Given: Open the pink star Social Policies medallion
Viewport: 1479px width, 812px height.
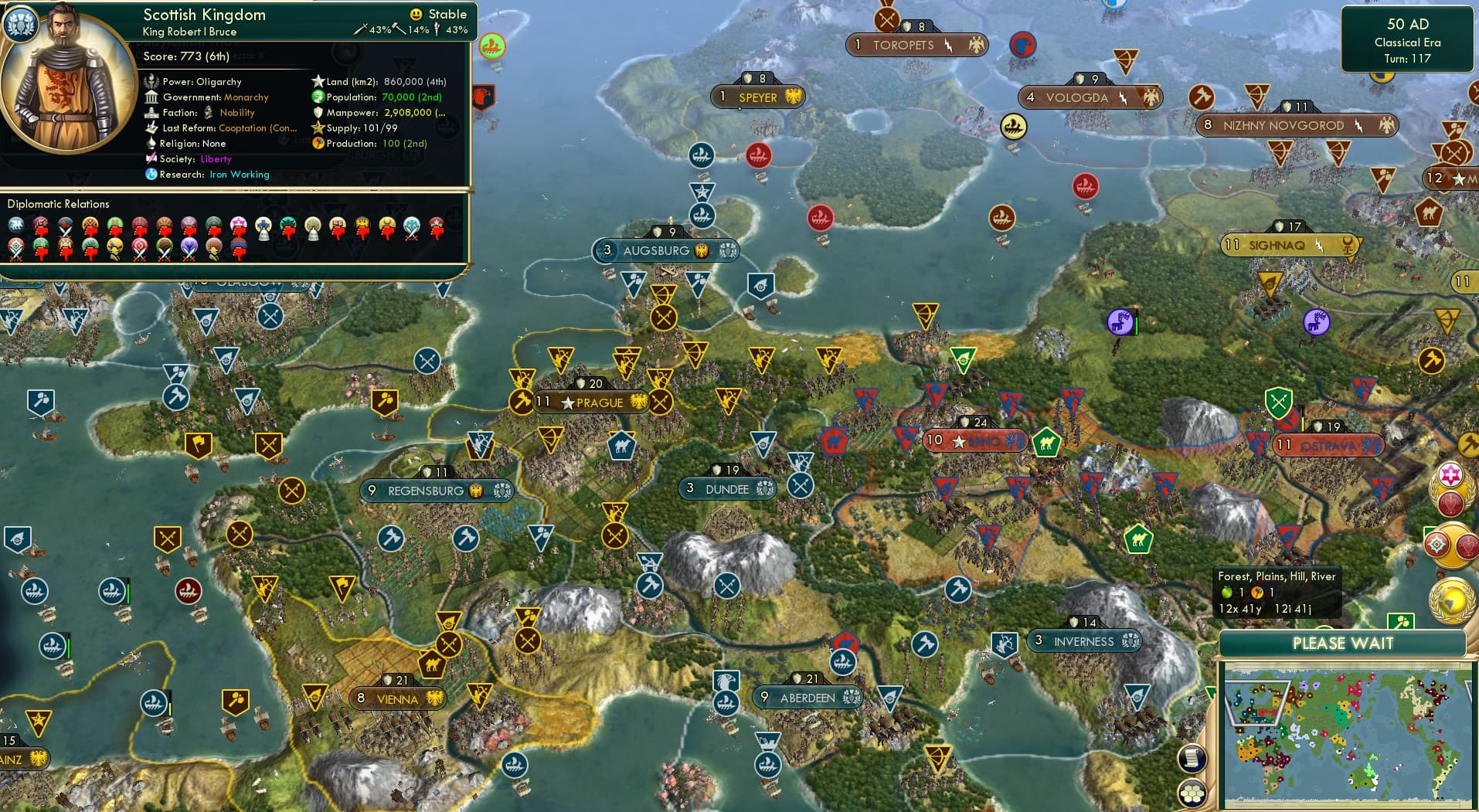Looking at the screenshot, I should (1449, 474).
